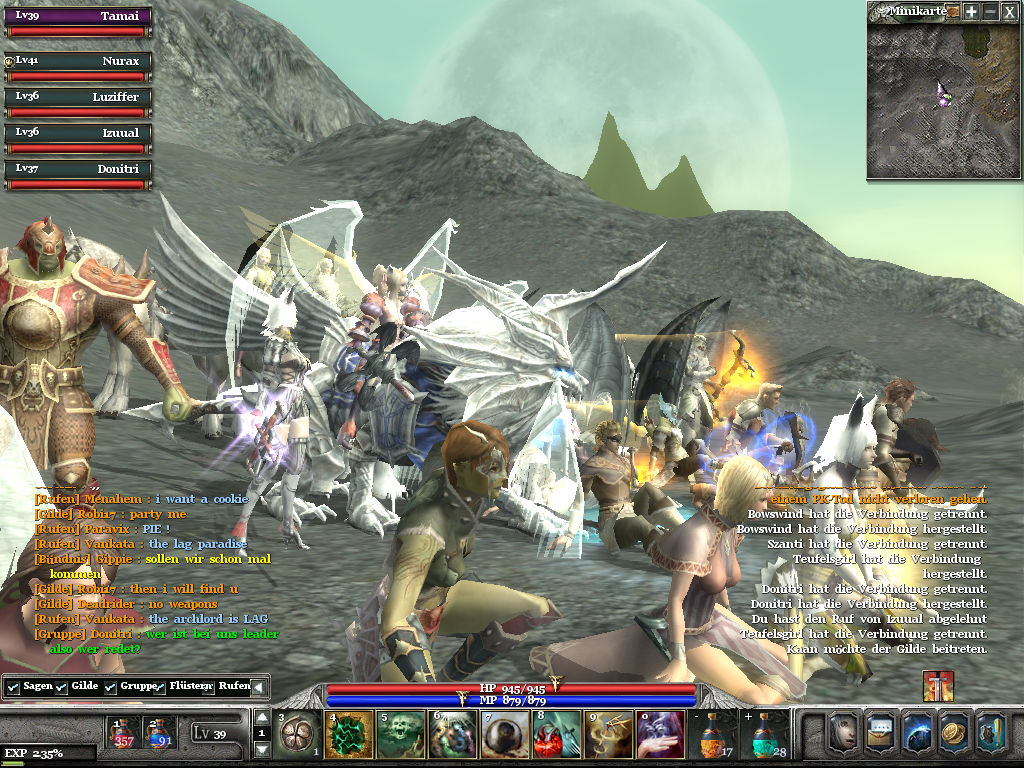
Task: Activate the green skull skill in slot 5
Action: pos(401,735)
